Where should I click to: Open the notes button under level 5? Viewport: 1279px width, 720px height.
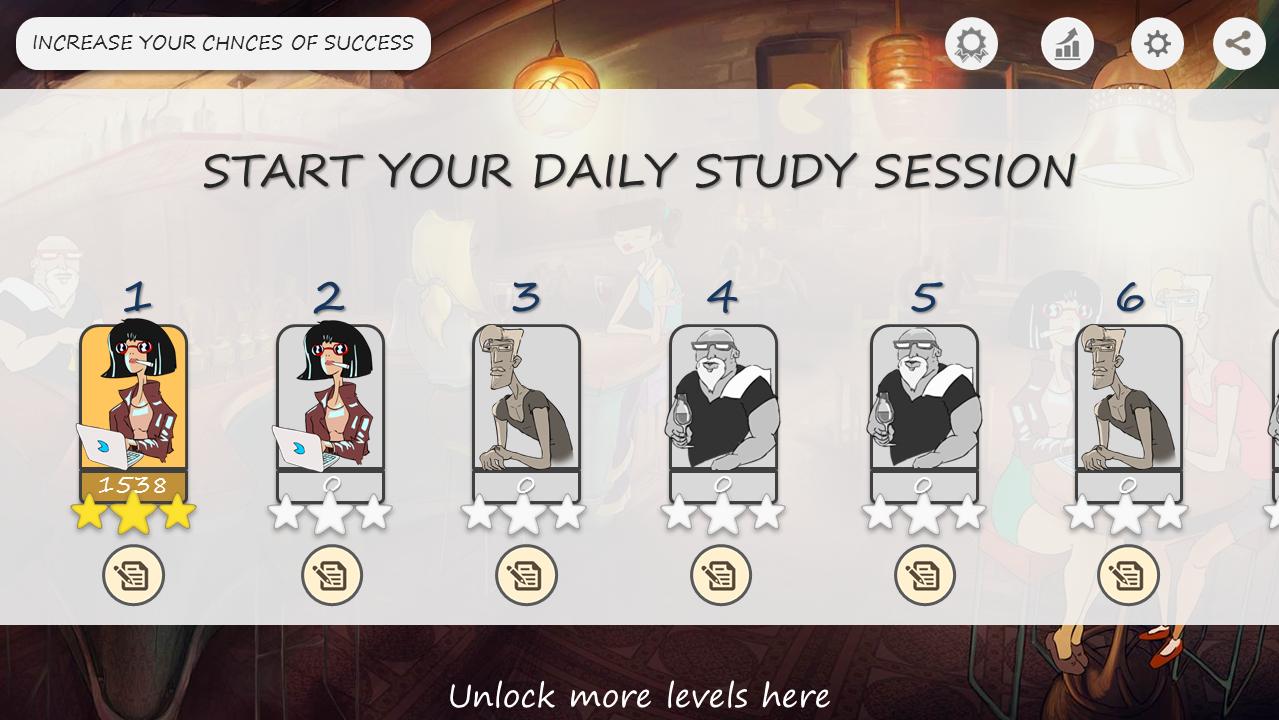(925, 575)
